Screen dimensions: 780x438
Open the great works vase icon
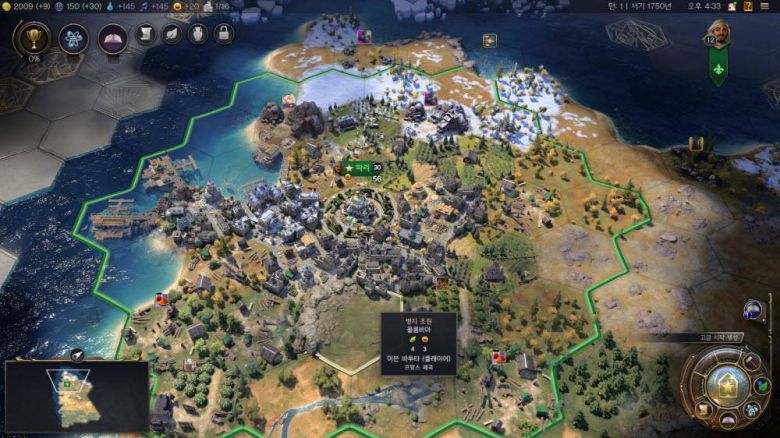coord(198,35)
